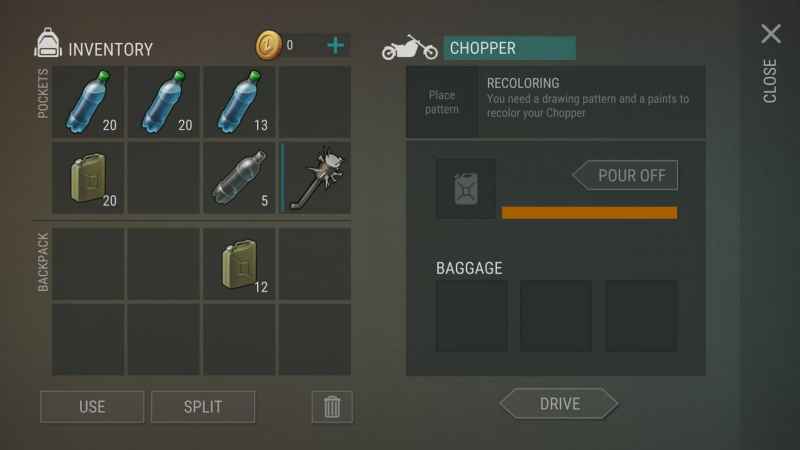Pour off fuel from the Chopper
This screenshot has width=800, height=450.
click(625, 175)
